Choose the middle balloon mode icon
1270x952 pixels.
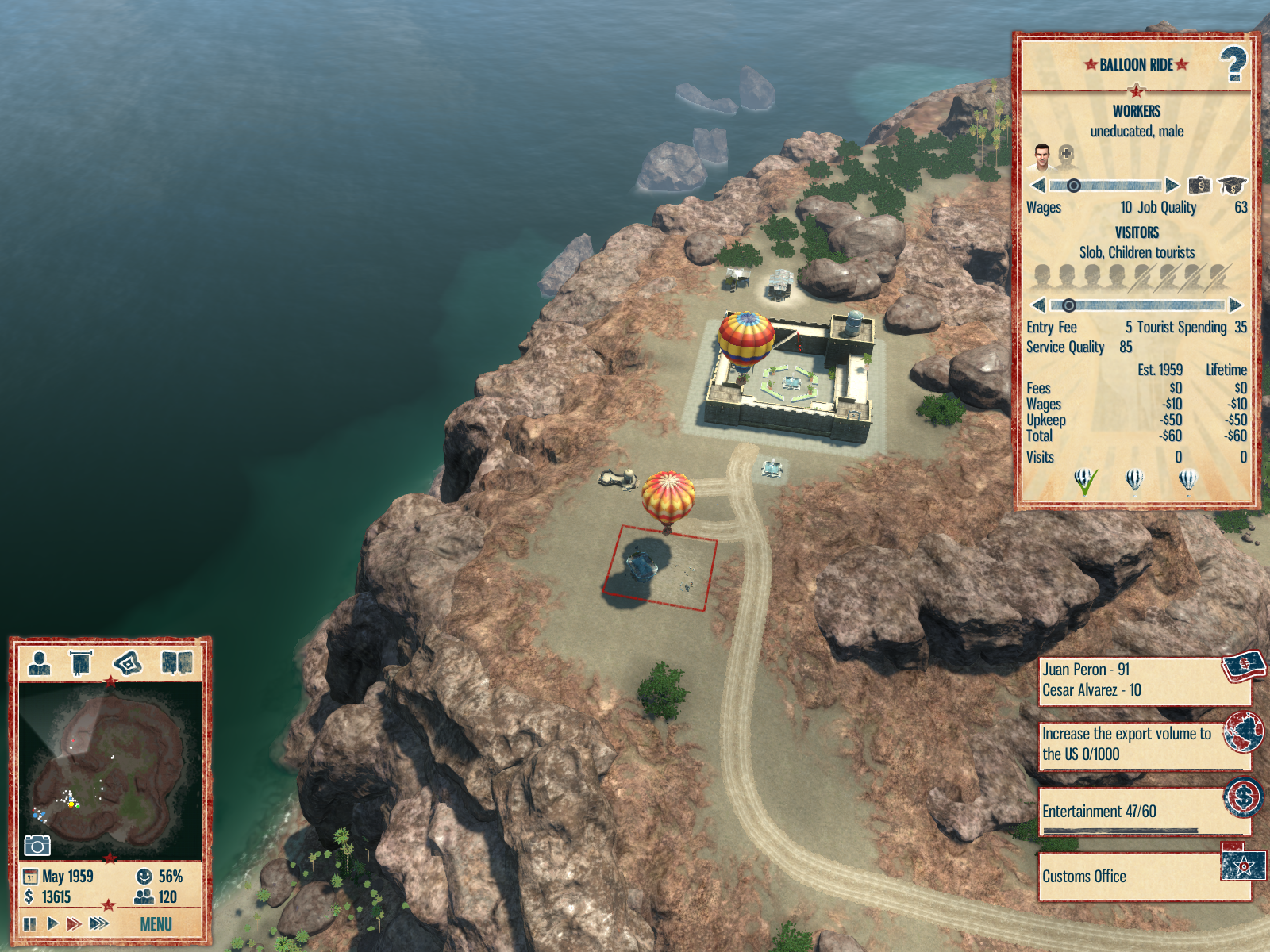[x=1135, y=480]
